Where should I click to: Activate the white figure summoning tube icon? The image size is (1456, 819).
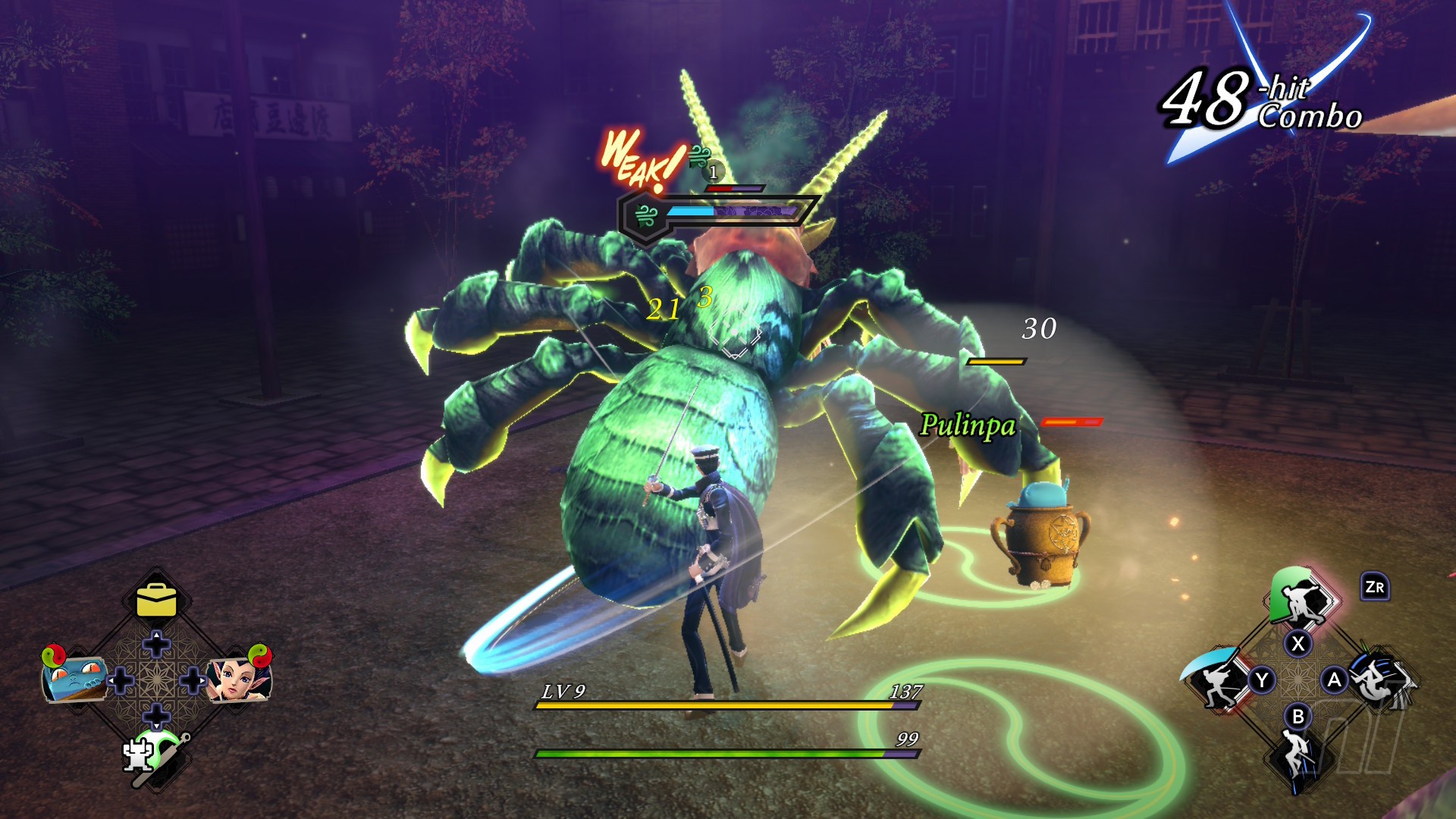coord(155,754)
